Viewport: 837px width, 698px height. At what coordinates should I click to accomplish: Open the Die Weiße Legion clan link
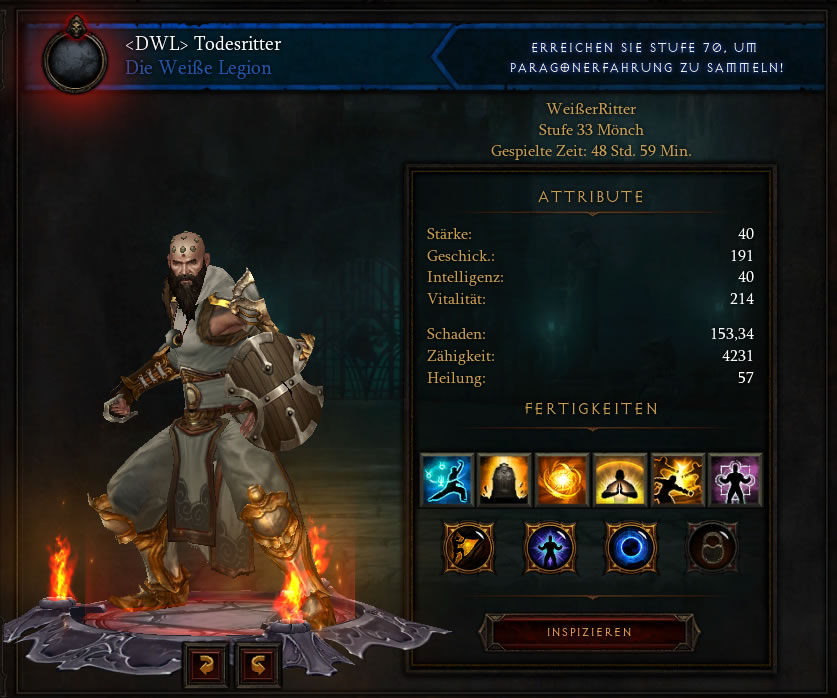pos(198,68)
